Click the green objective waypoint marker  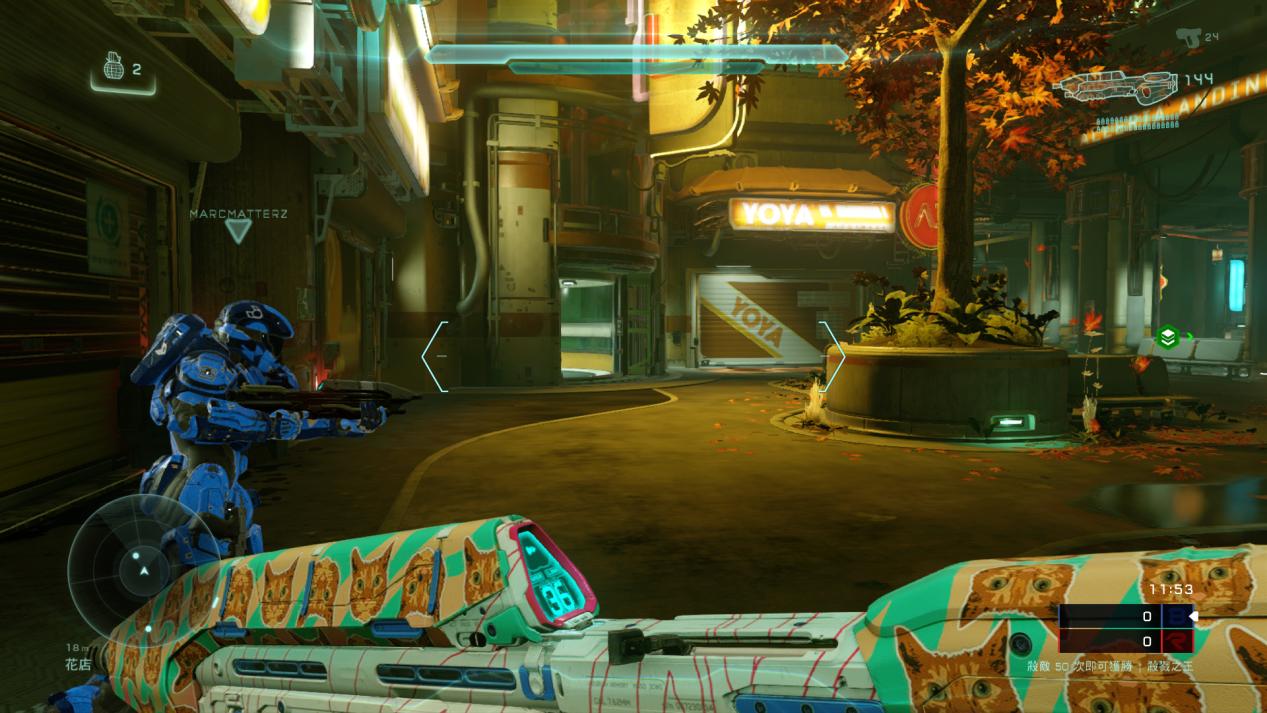point(1167,338)
